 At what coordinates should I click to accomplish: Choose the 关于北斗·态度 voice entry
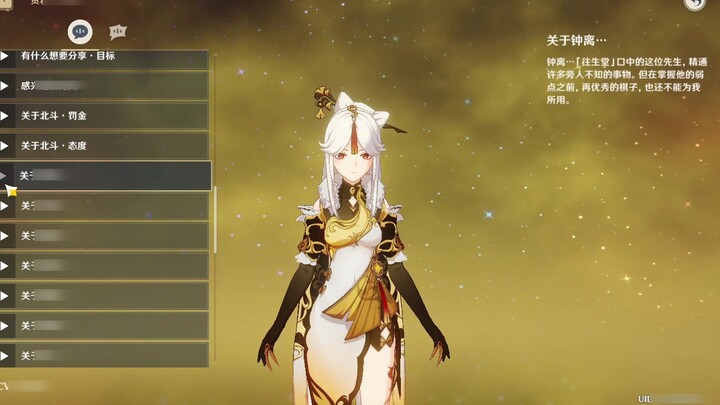click(105, 146)
